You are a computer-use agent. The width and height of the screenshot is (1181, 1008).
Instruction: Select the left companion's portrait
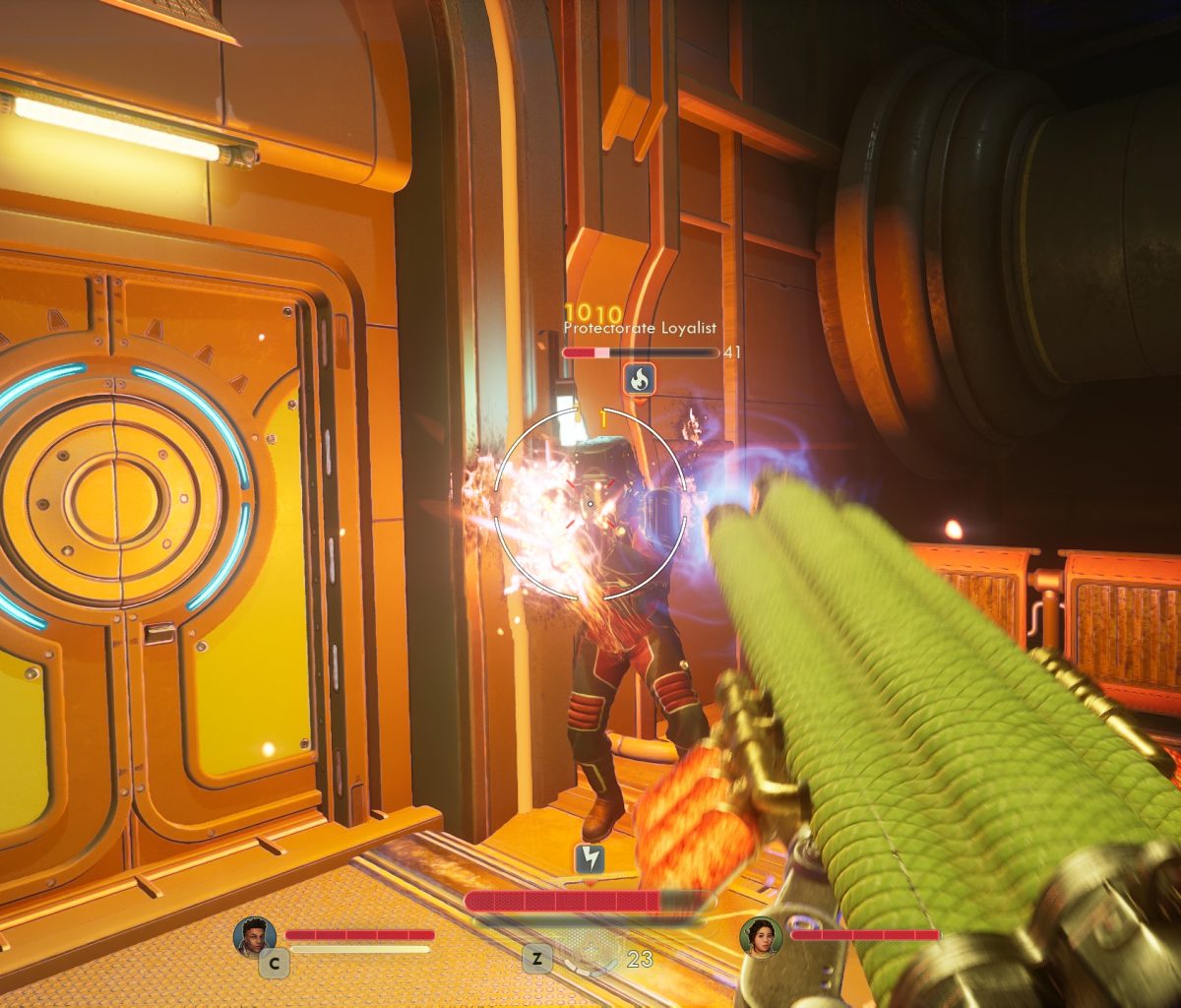pyautogui.click(x=254, y=936)
